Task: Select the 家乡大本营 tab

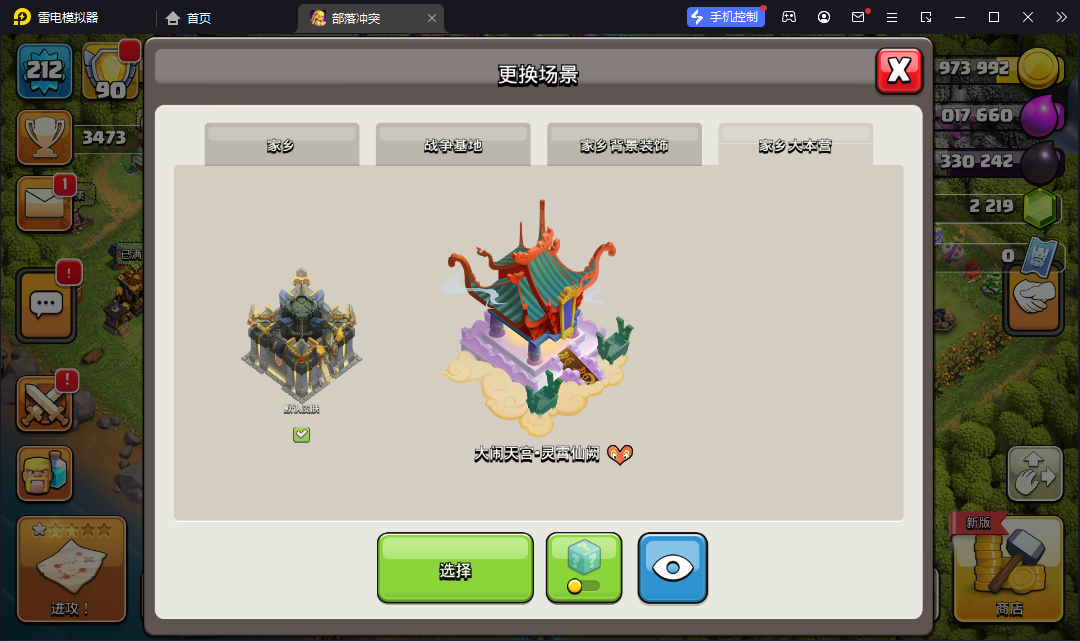Action: 795,145
